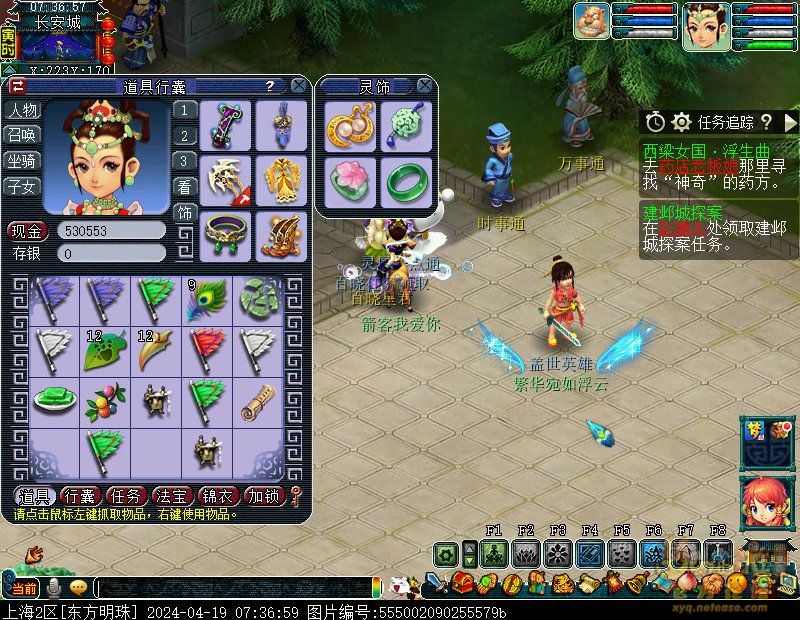Viewport: 800px width, 620px height.
Task: Select the 法宝 treasure tab
Action: (x=172, y=496)
